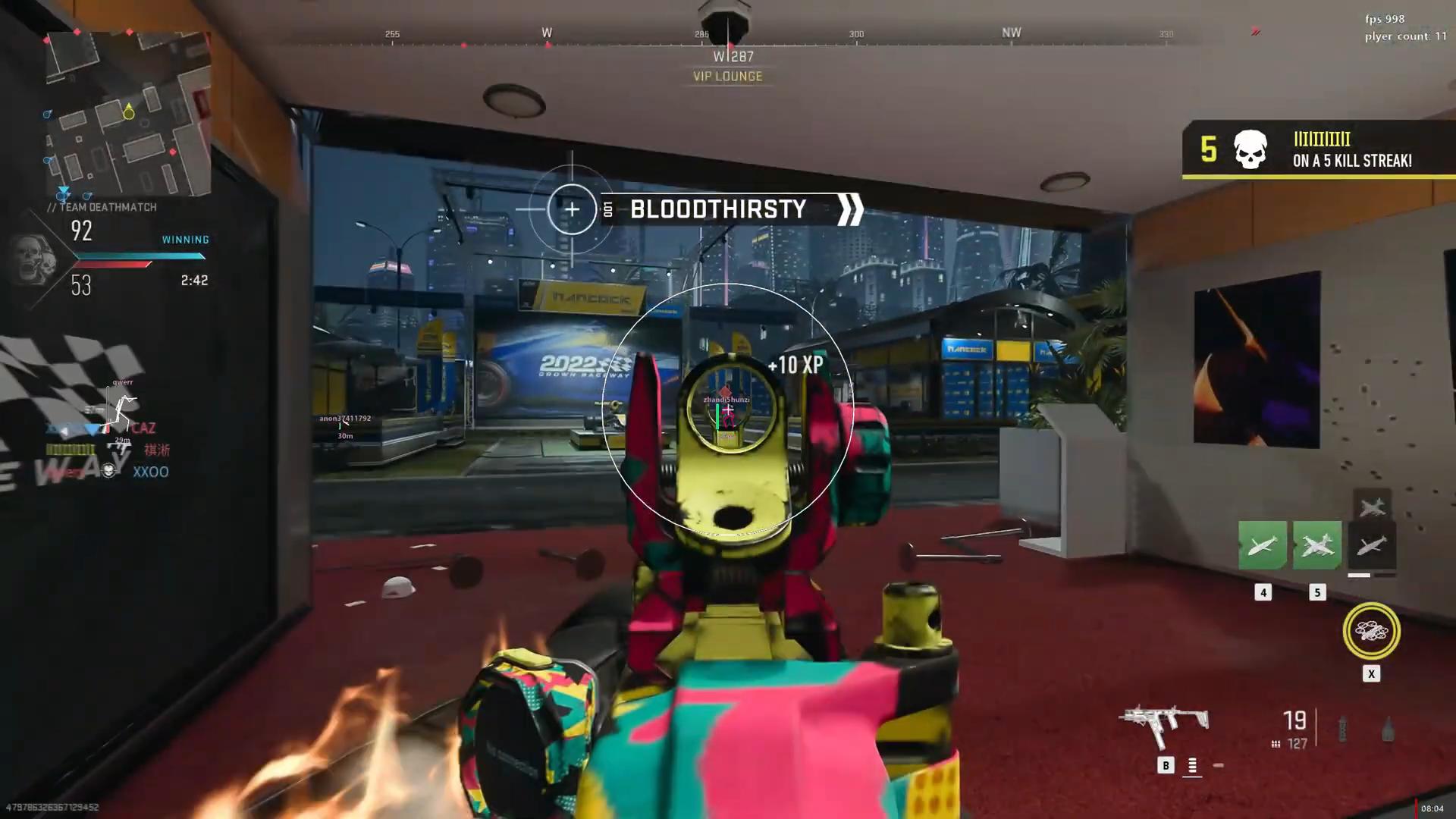Viewport: 1456px width, 819px height.
Task: Select the tactical grenade icon
Action: coord(1342,728)
